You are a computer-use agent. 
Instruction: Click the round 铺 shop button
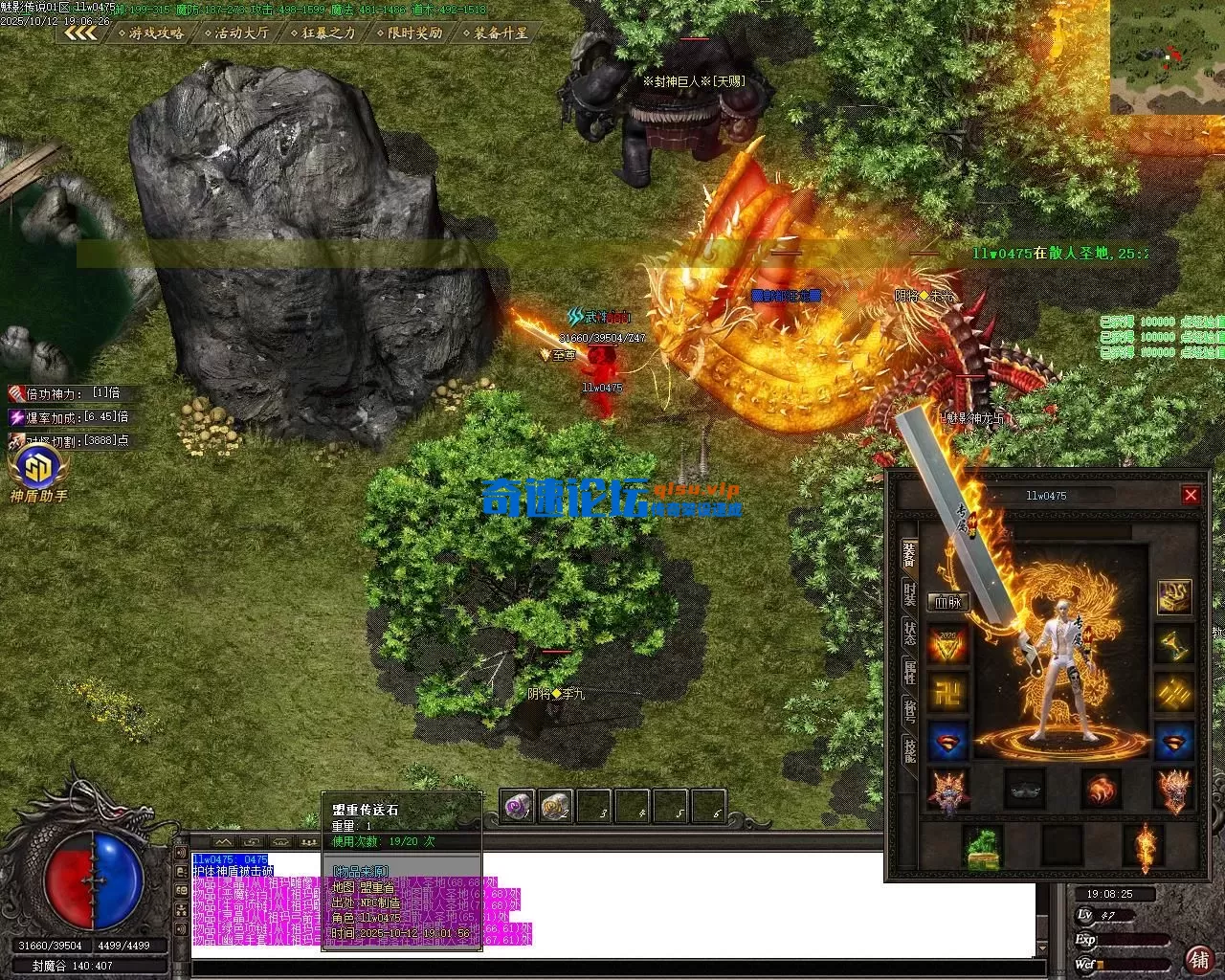[1197, 958]
